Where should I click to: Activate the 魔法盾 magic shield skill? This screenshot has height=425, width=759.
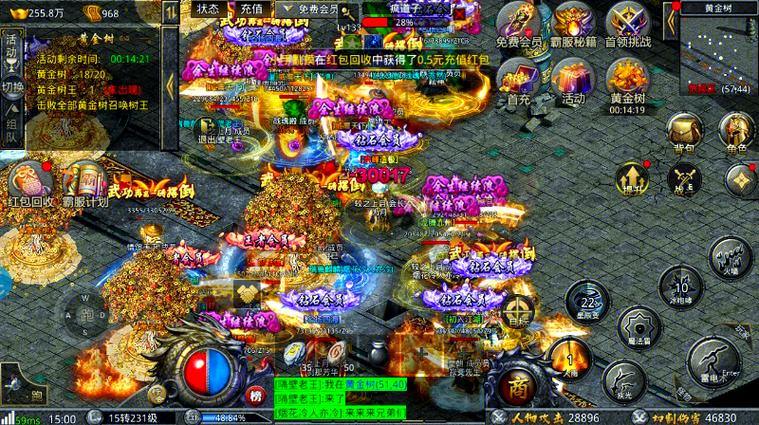click(x=640, y=325)
